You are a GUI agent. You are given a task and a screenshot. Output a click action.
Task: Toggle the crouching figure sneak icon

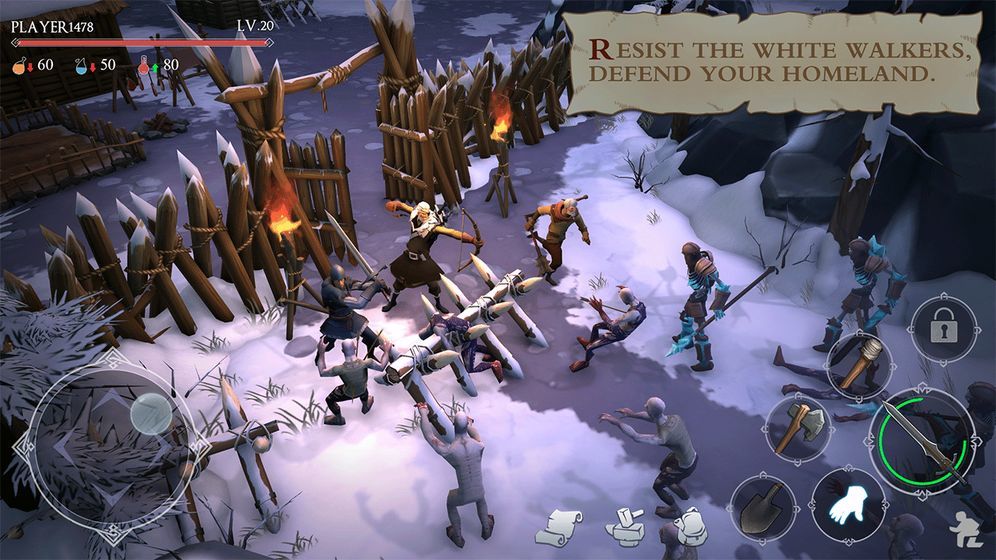tap(965, 530)
